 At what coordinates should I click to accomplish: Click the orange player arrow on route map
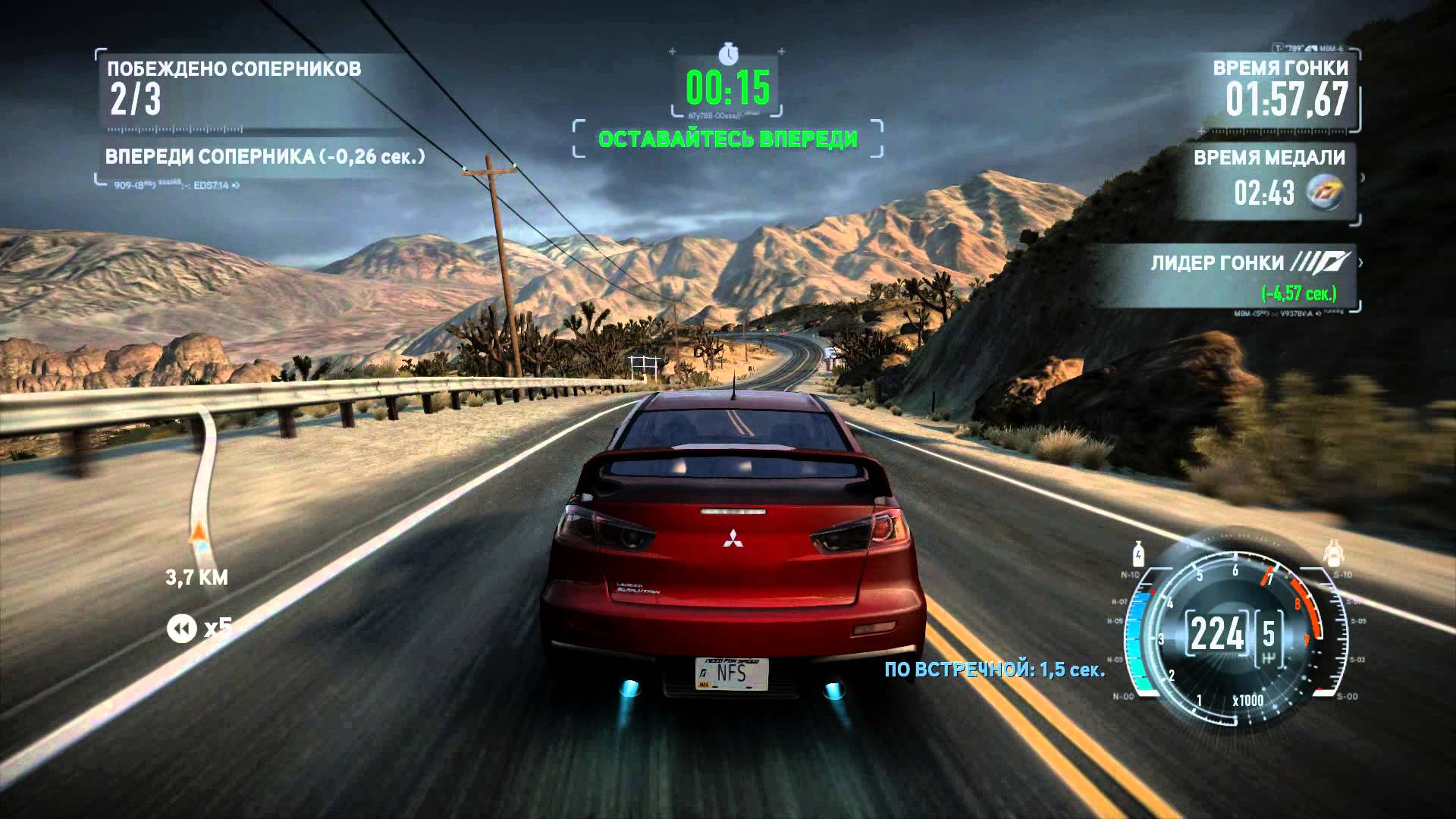point(199,533)
